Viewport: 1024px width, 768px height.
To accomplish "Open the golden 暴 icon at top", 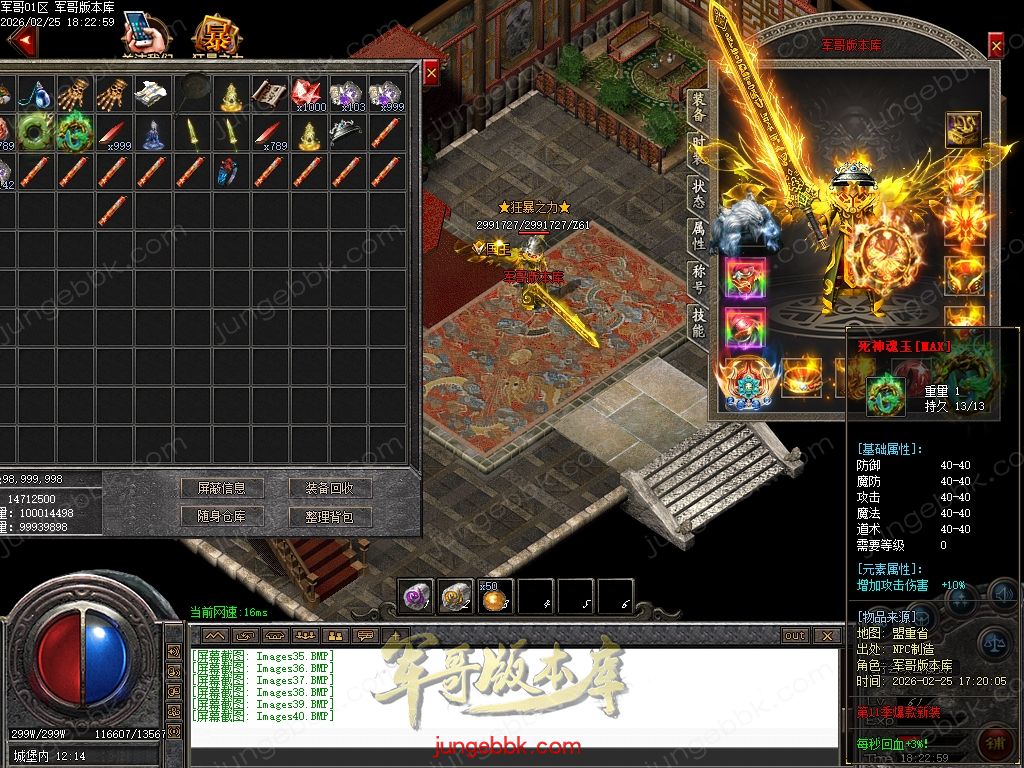I will [213, 36].
